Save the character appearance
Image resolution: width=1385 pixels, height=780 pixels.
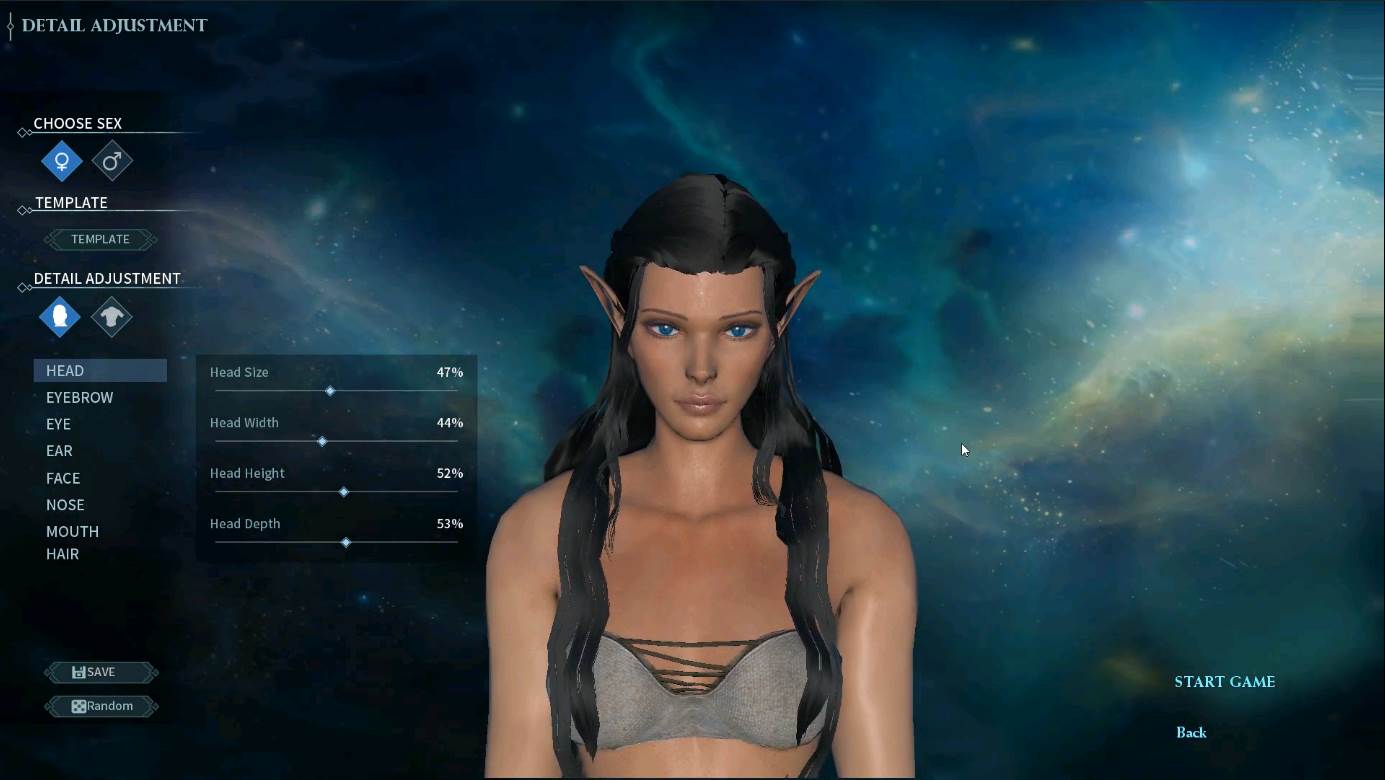[101, 672]
